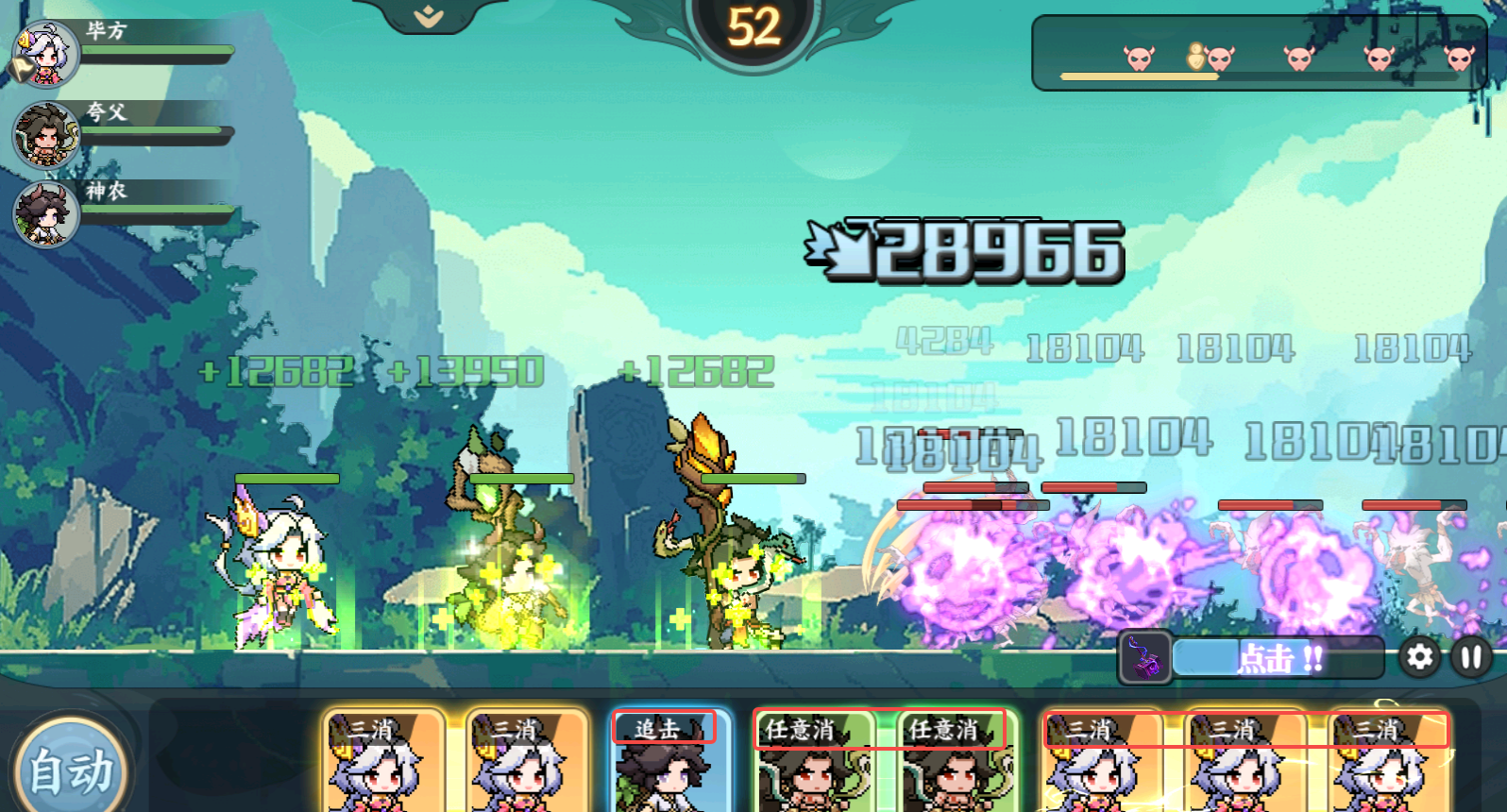Expand the top dropdown arrow tab
The width and height of the screenshot is (1507, 812).
(x=430, y=16)
